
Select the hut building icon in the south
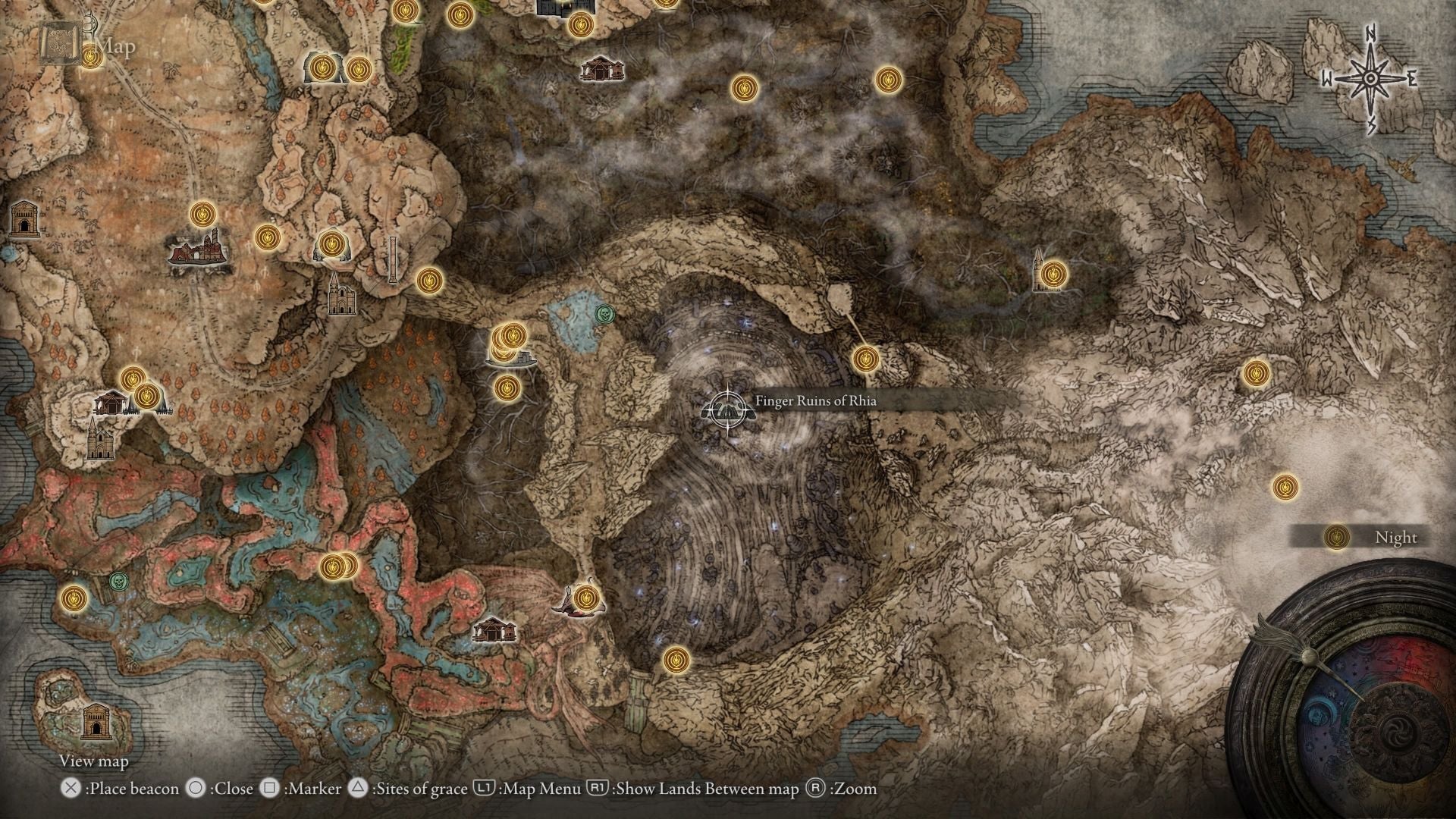(494, 631)
